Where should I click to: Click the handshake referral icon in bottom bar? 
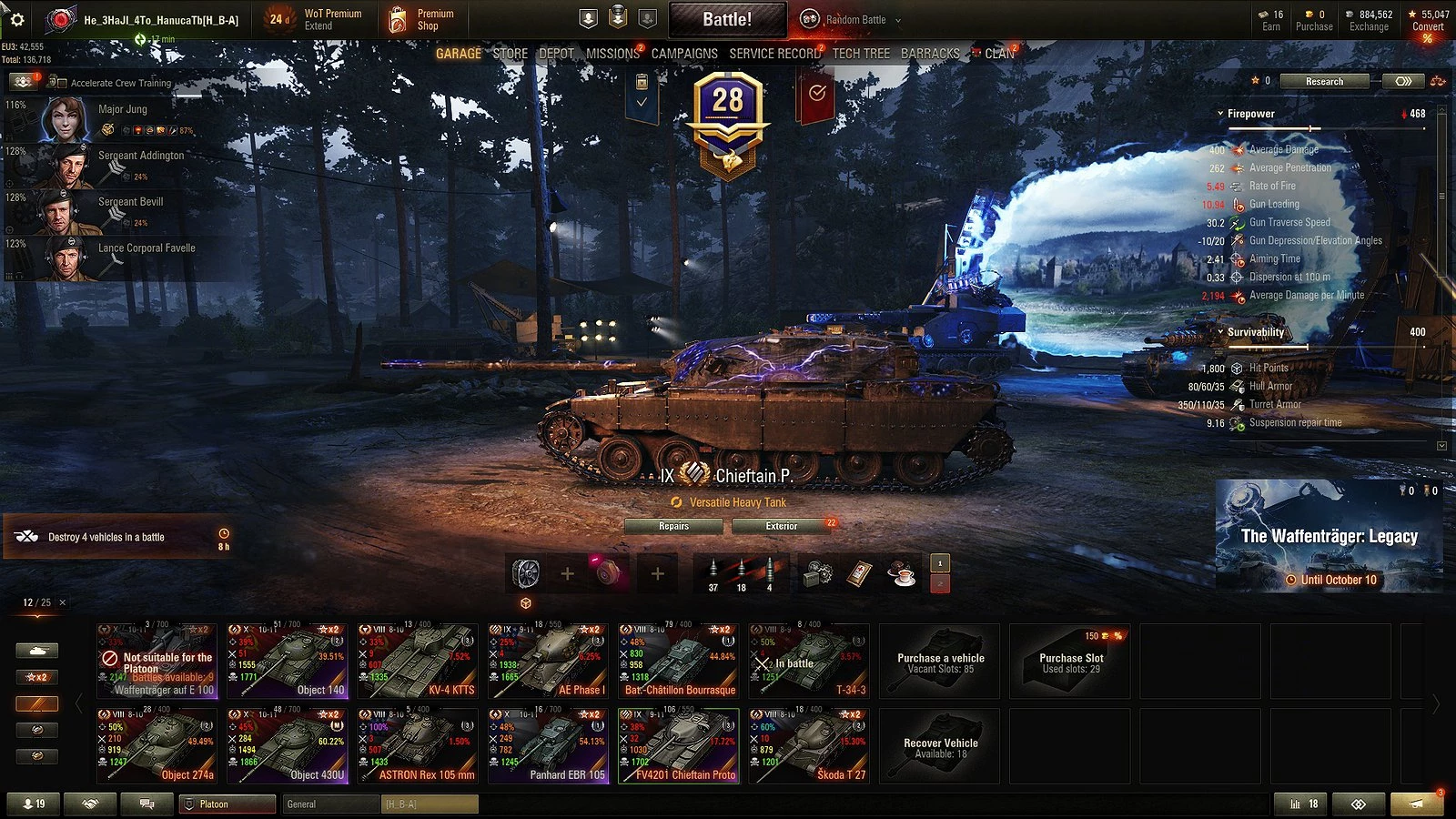click(87, 804)
